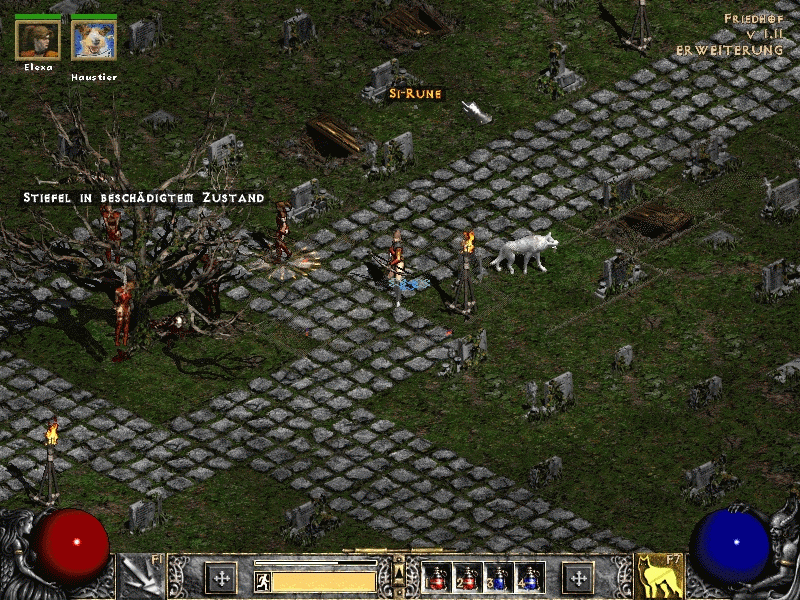Screen dimensions: 800x600
Task: Use the red healing potion in belt slot 2
Action: pos(466,578)
